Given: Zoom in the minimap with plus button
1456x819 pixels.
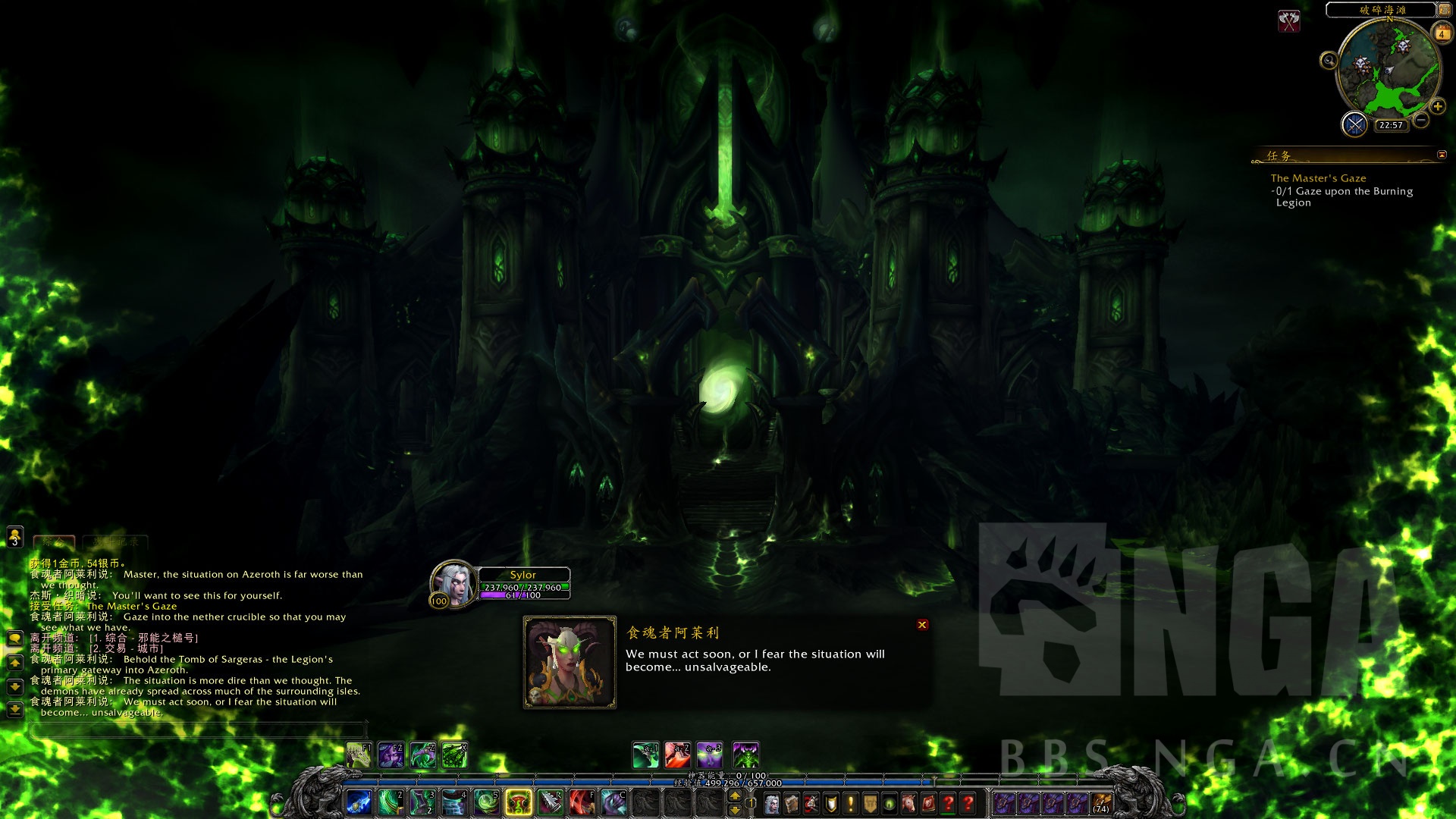Looking at the screenshot, I should [1437, 107].
